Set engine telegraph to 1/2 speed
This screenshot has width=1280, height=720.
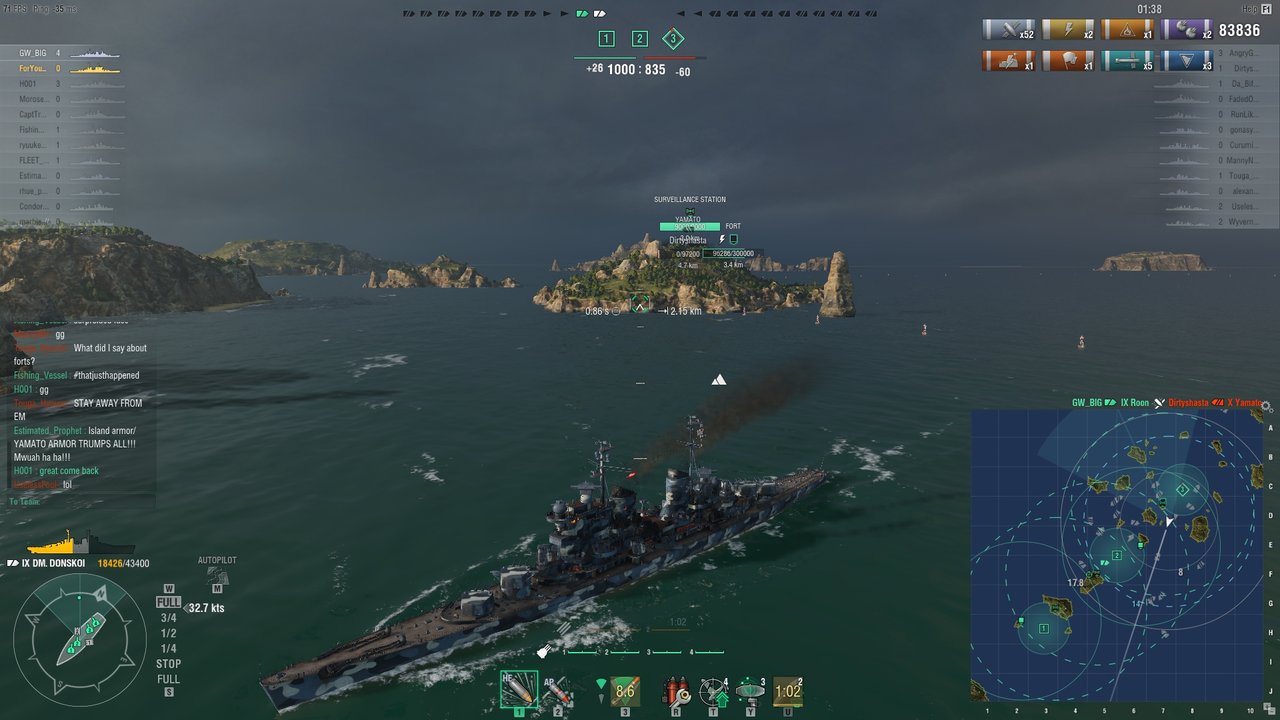(x=169, y=633)
